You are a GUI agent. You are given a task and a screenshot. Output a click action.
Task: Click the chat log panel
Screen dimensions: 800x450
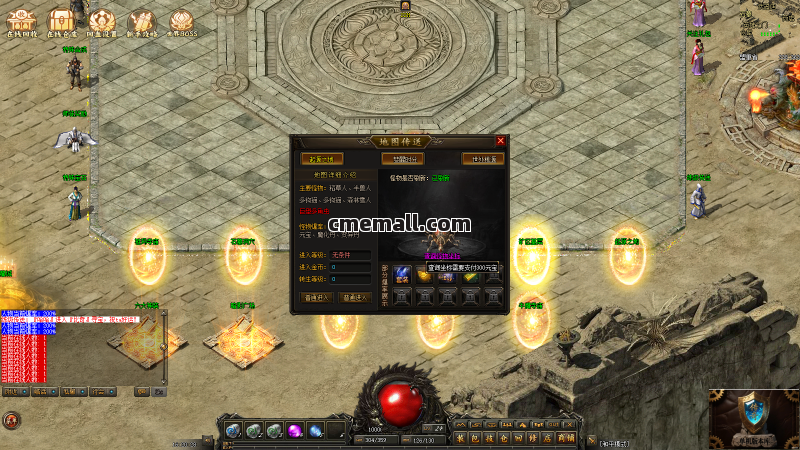point(80,345)
